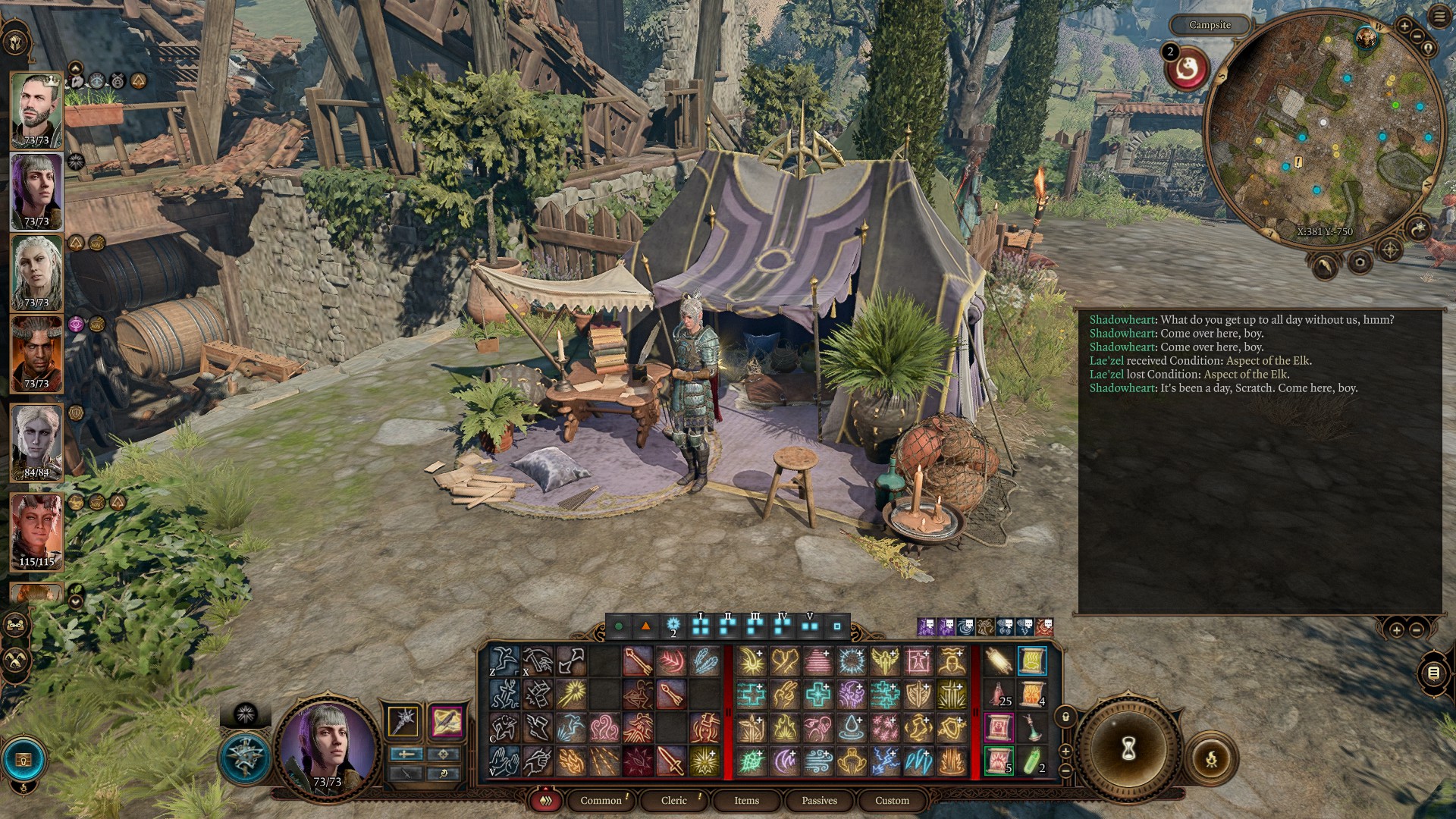The width and height of the screenshot is (1456, 819).
Task: Expand the combat log with plus button
Action: click(1396, 629)
